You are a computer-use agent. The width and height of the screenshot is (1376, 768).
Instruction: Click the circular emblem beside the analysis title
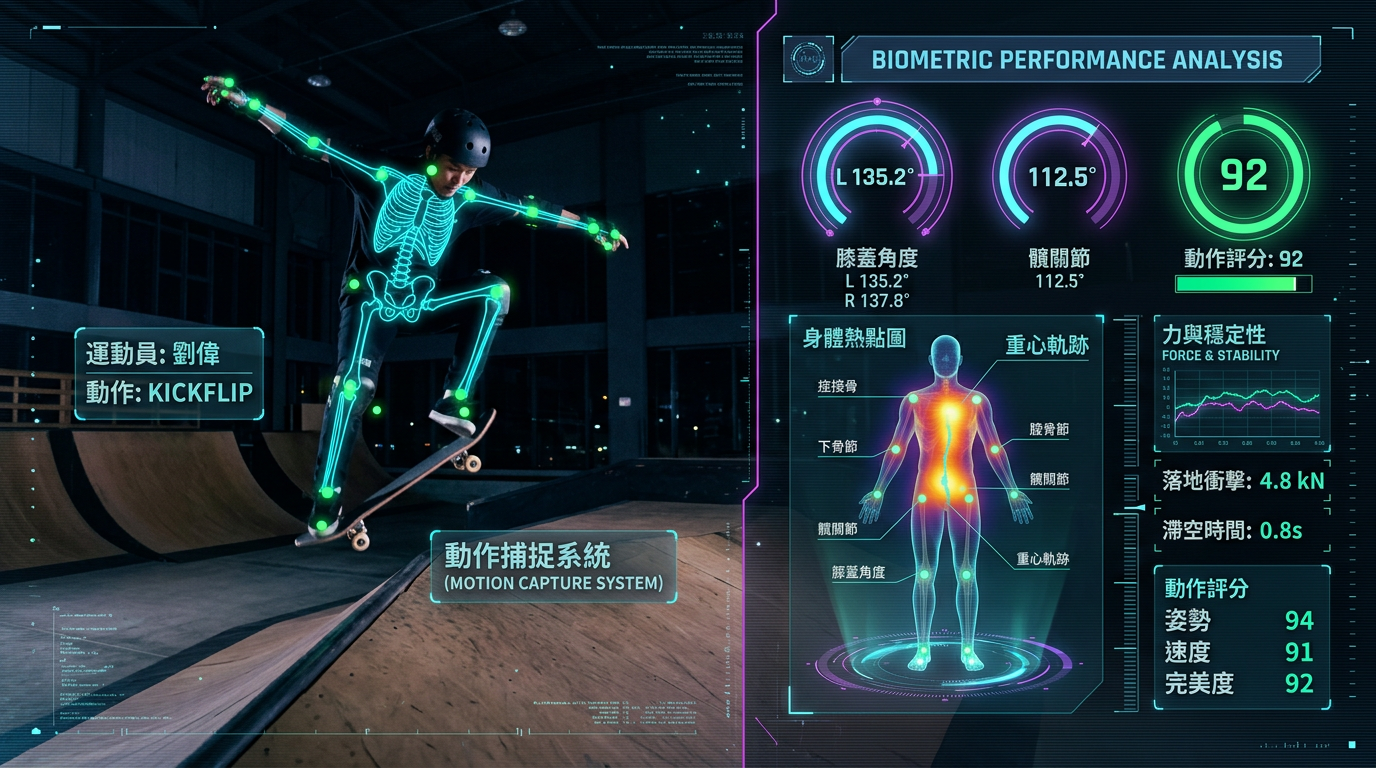click(x=806, y=58)
